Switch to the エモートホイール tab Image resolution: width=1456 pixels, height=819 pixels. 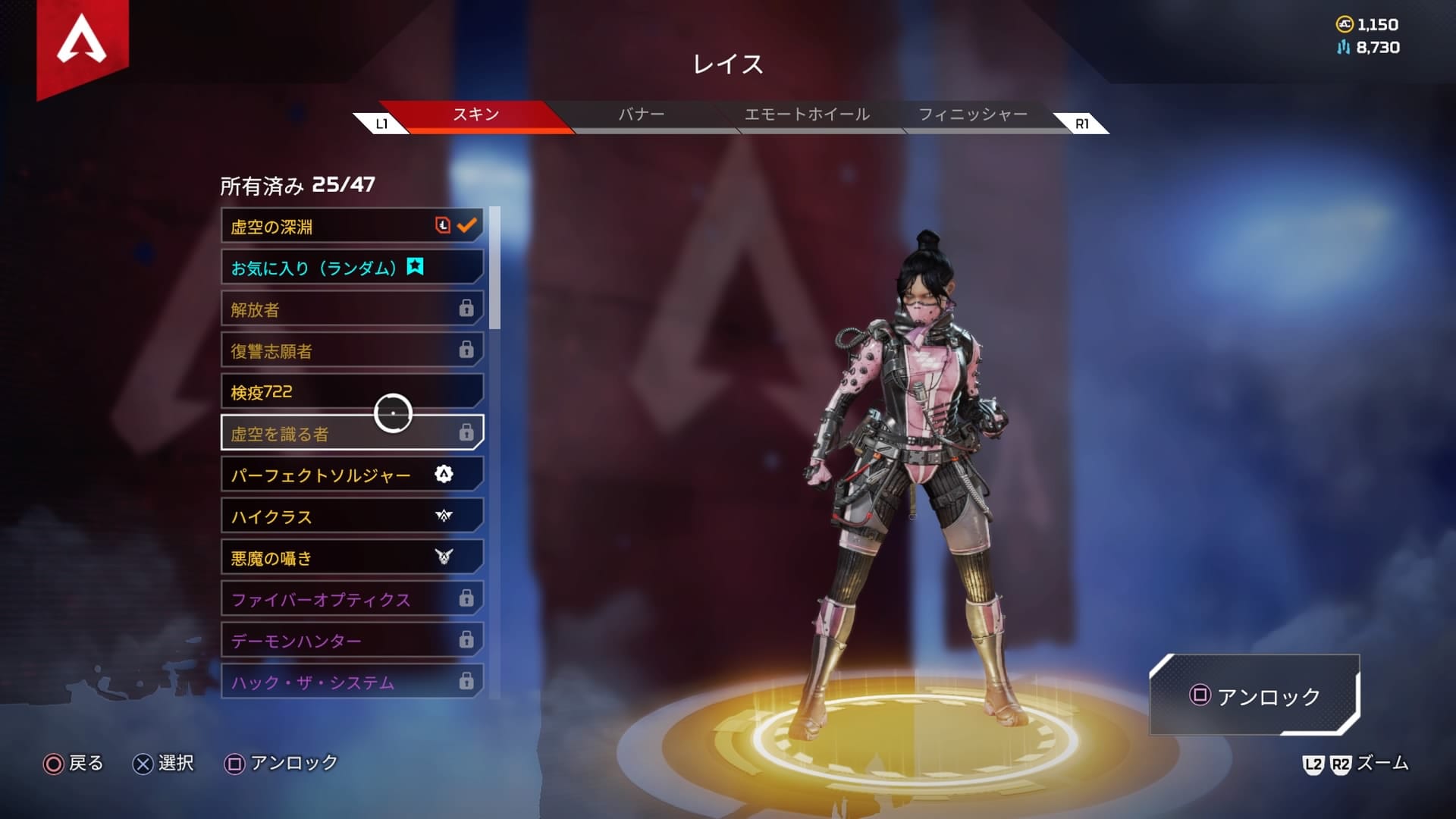pos(807,115)
